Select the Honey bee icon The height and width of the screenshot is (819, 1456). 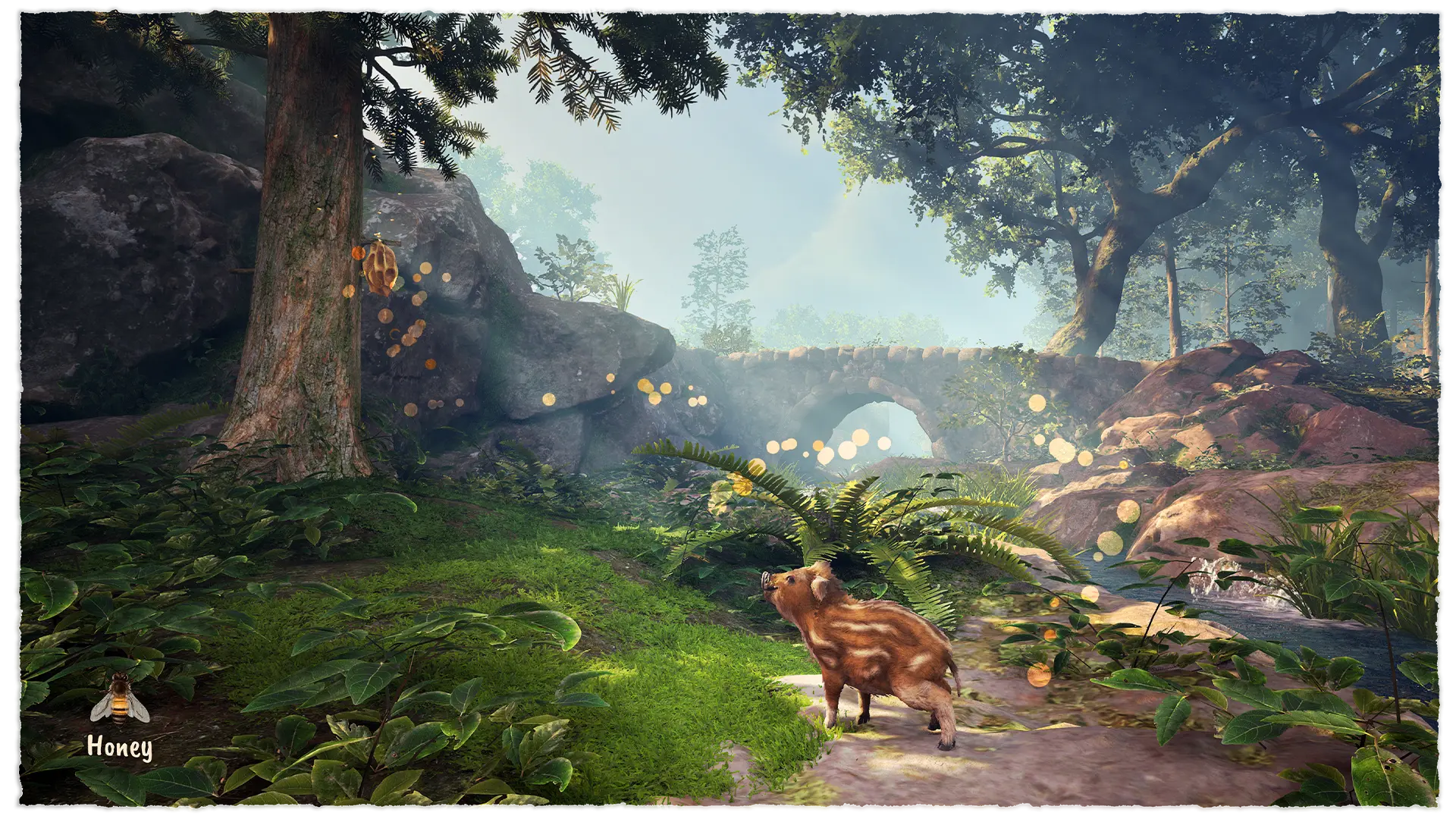pos(120,700)
